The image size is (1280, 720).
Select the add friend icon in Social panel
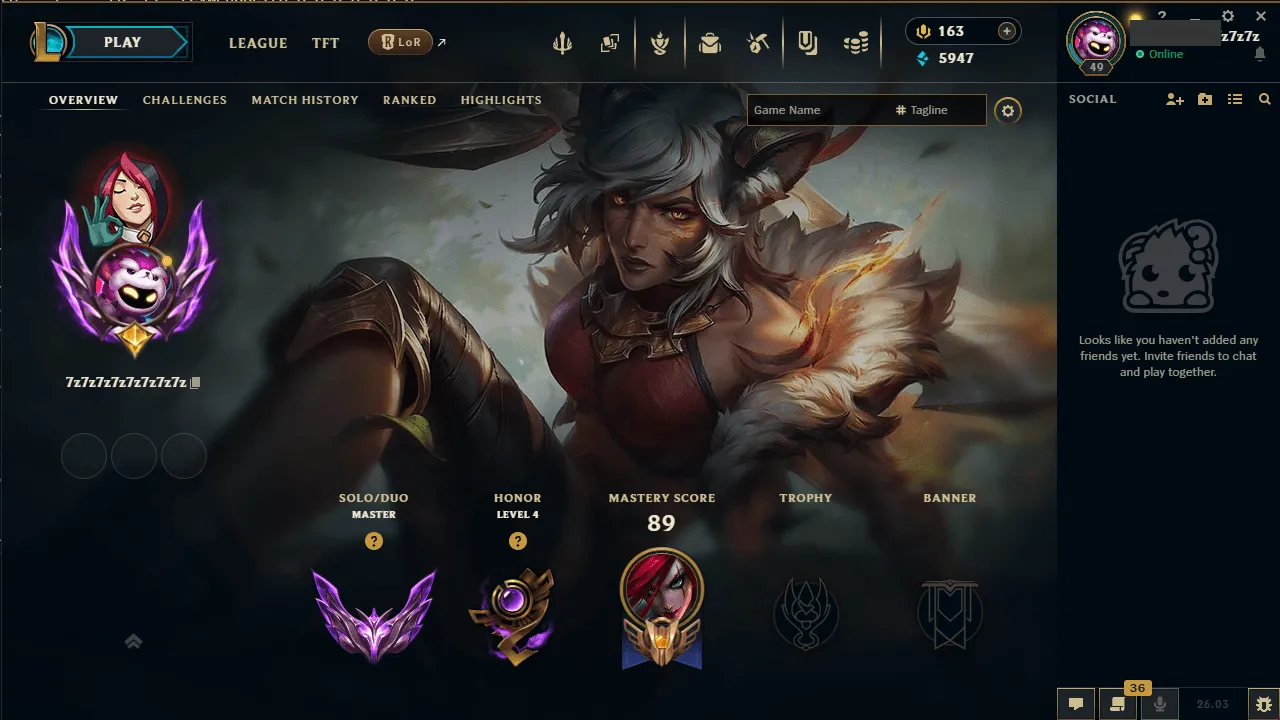point(1174,99)
